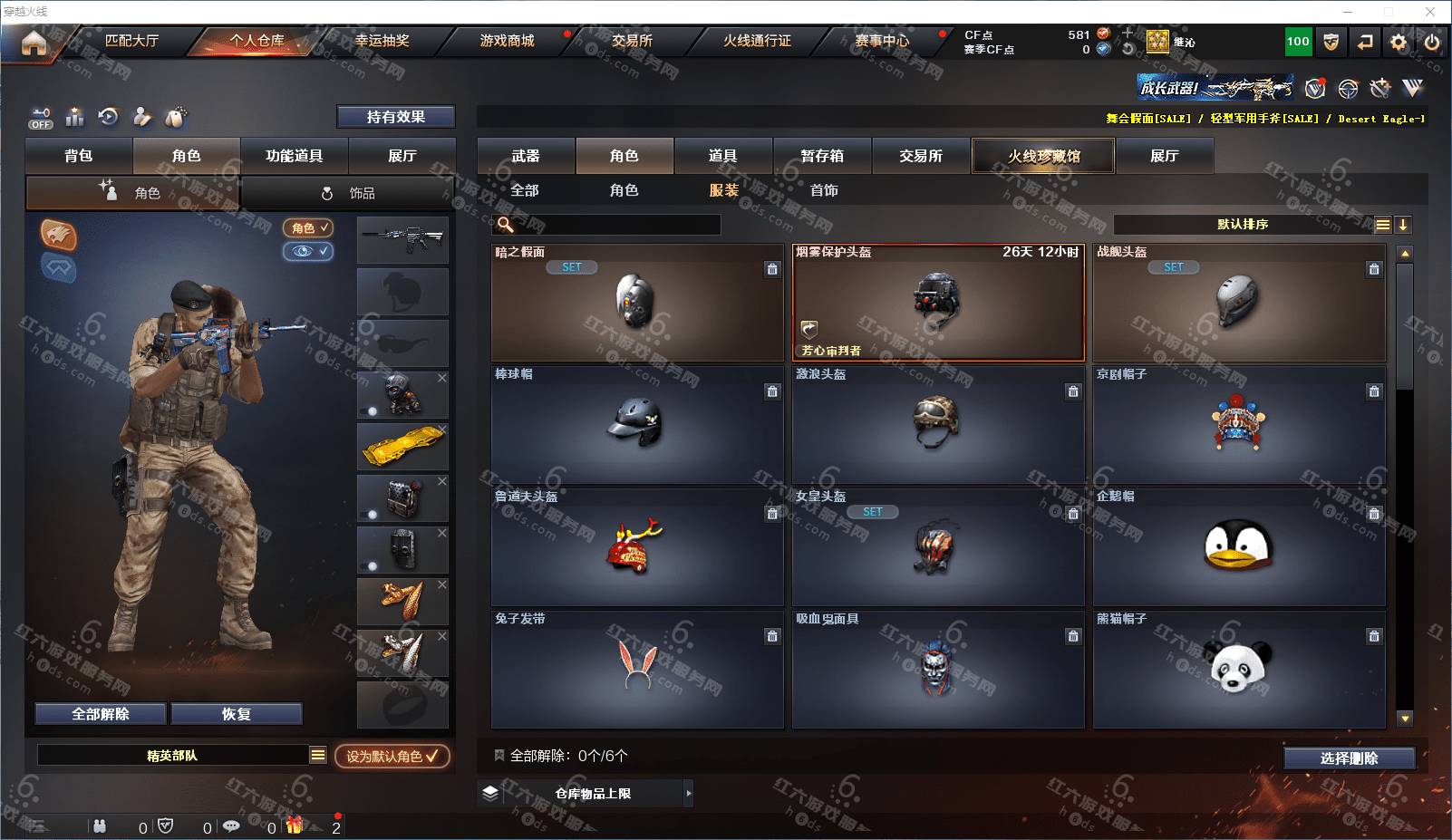Image resolution: width=1452 pixels, height=840 pixels.
Task: Select the 武器 weapons tab
Action: pos(526,156)
